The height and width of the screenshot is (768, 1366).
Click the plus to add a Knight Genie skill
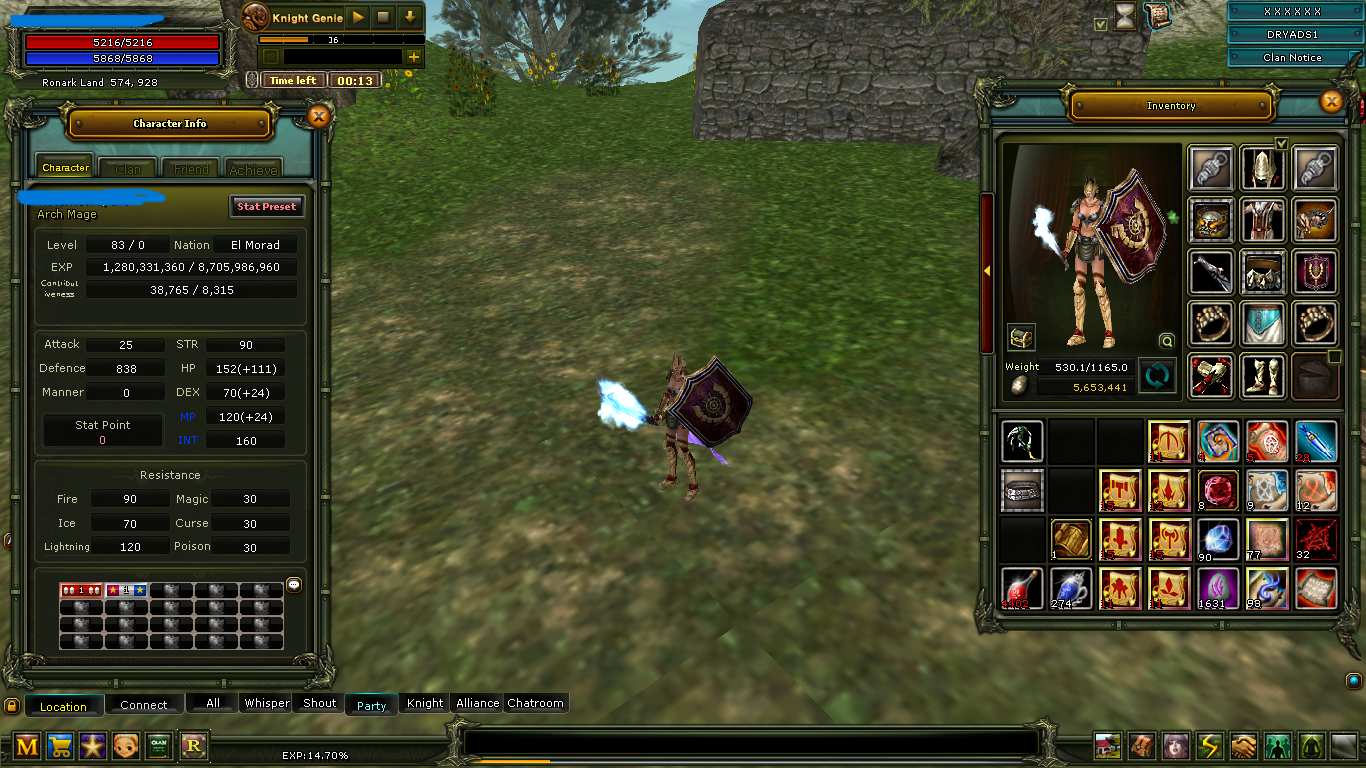(413, 57)
